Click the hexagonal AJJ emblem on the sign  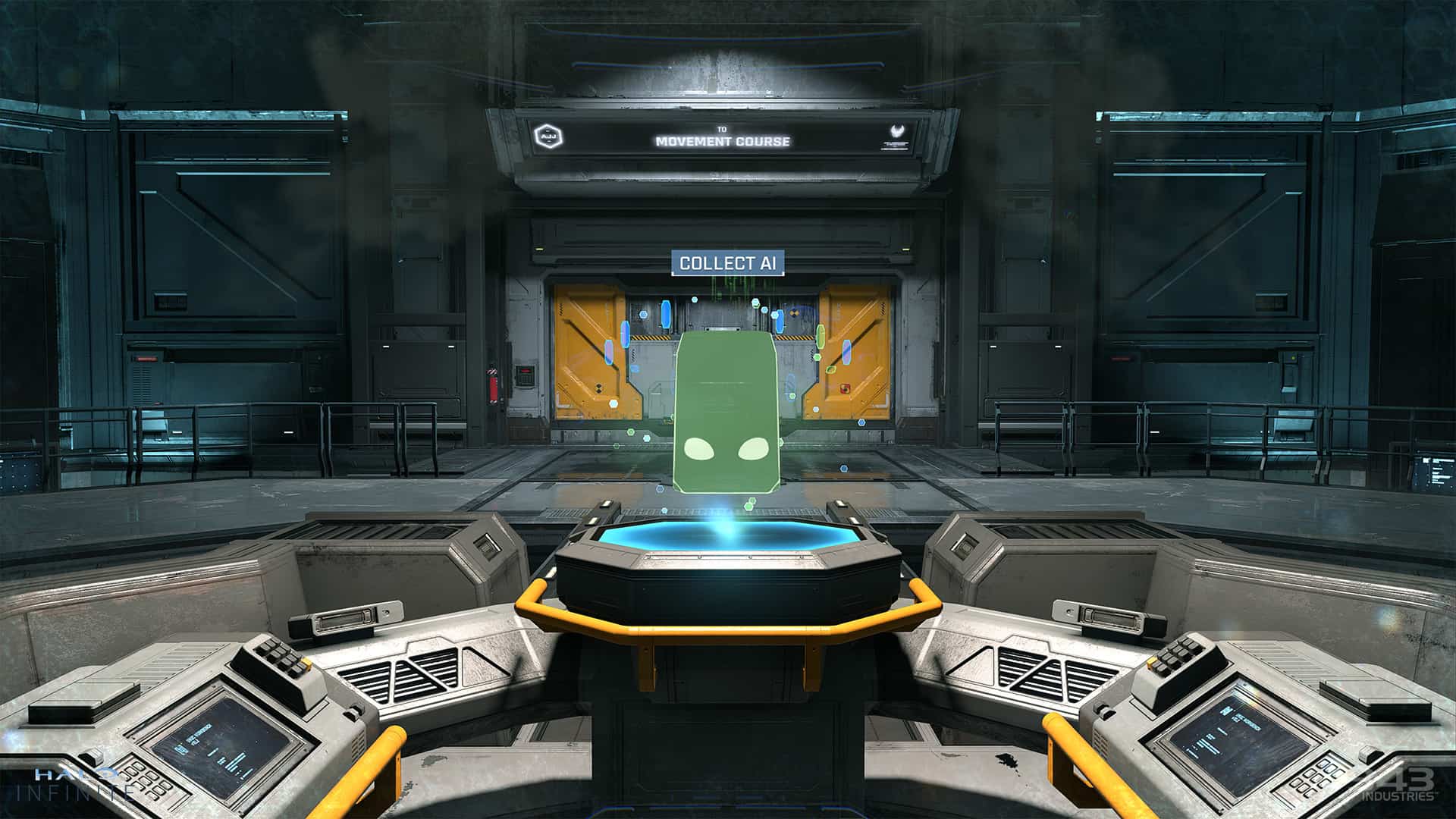coord(549,136)
